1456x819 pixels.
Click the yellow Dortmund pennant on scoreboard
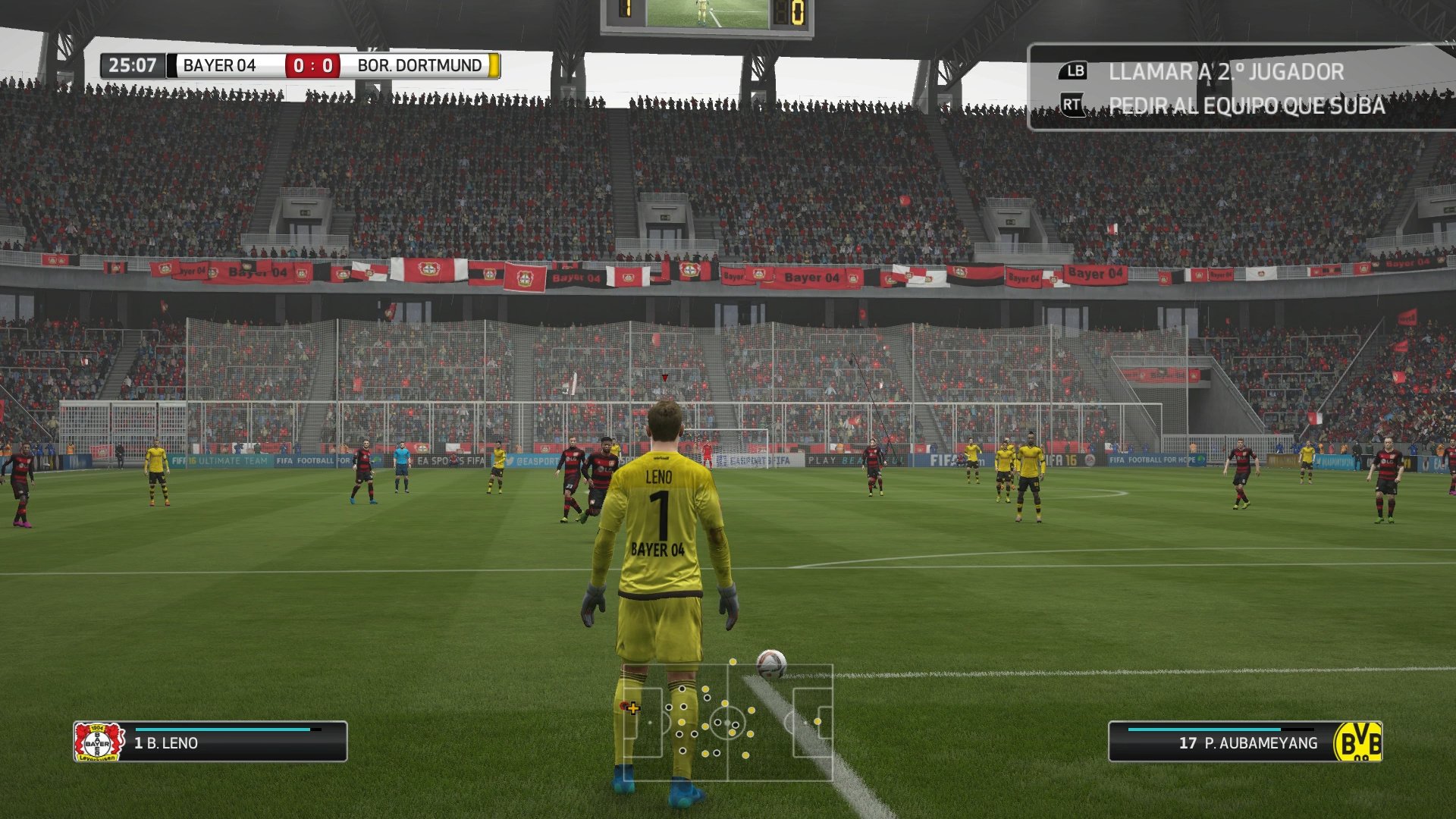[494, 65]
